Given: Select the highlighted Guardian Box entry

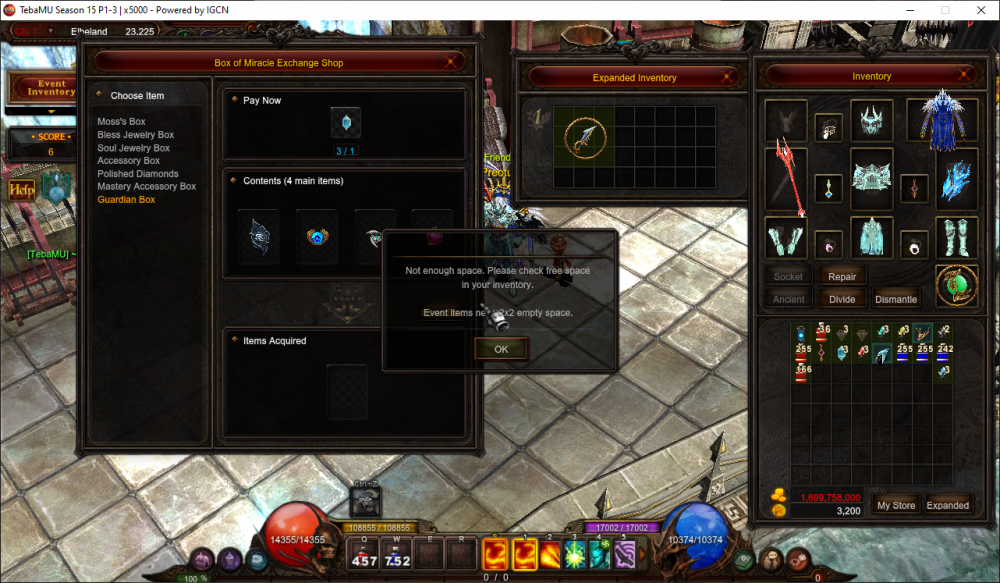Looking at the screenshot, I should pyautogui.click(x=126, y=200).
